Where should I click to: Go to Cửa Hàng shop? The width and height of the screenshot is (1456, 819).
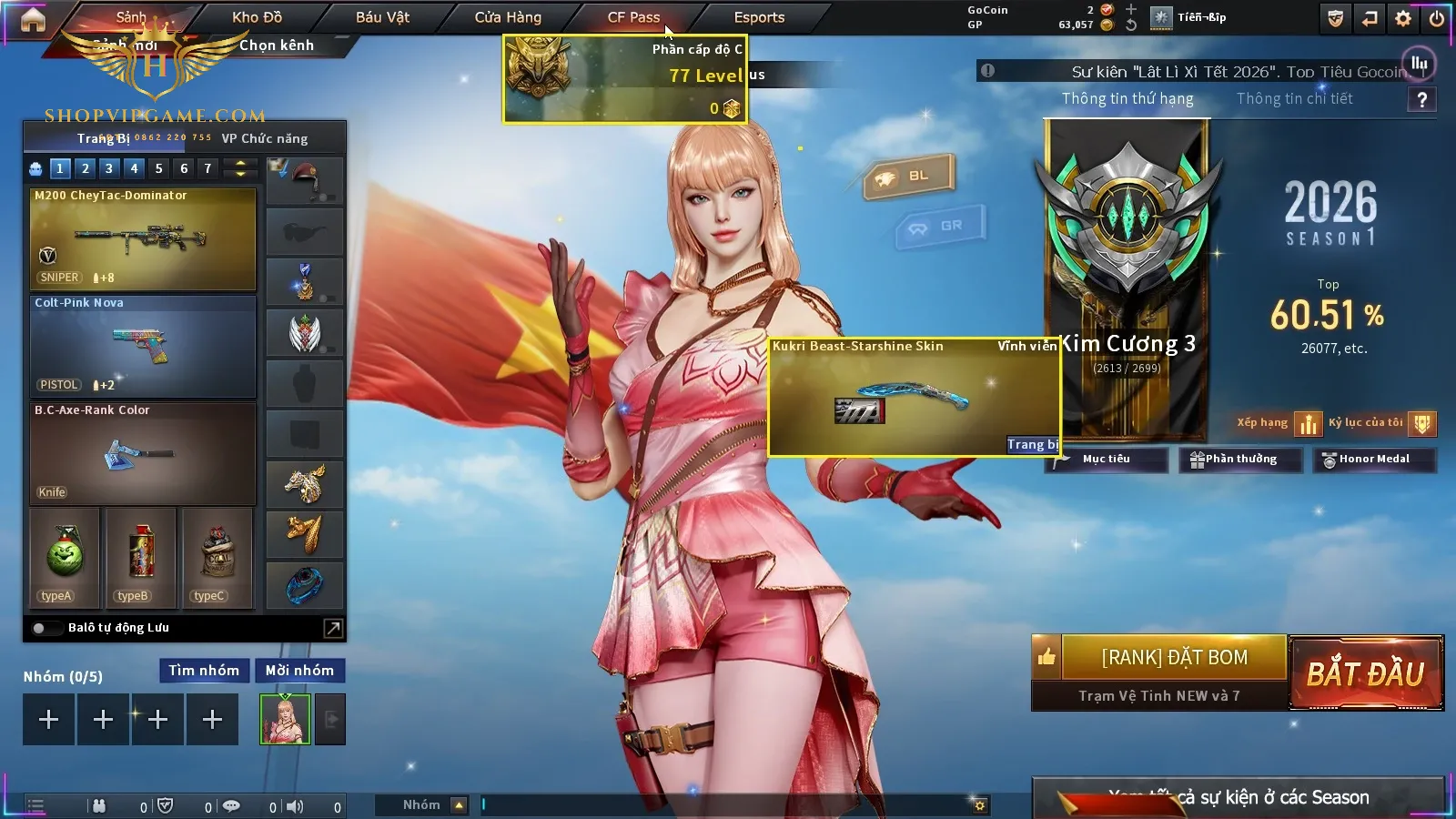508,17
